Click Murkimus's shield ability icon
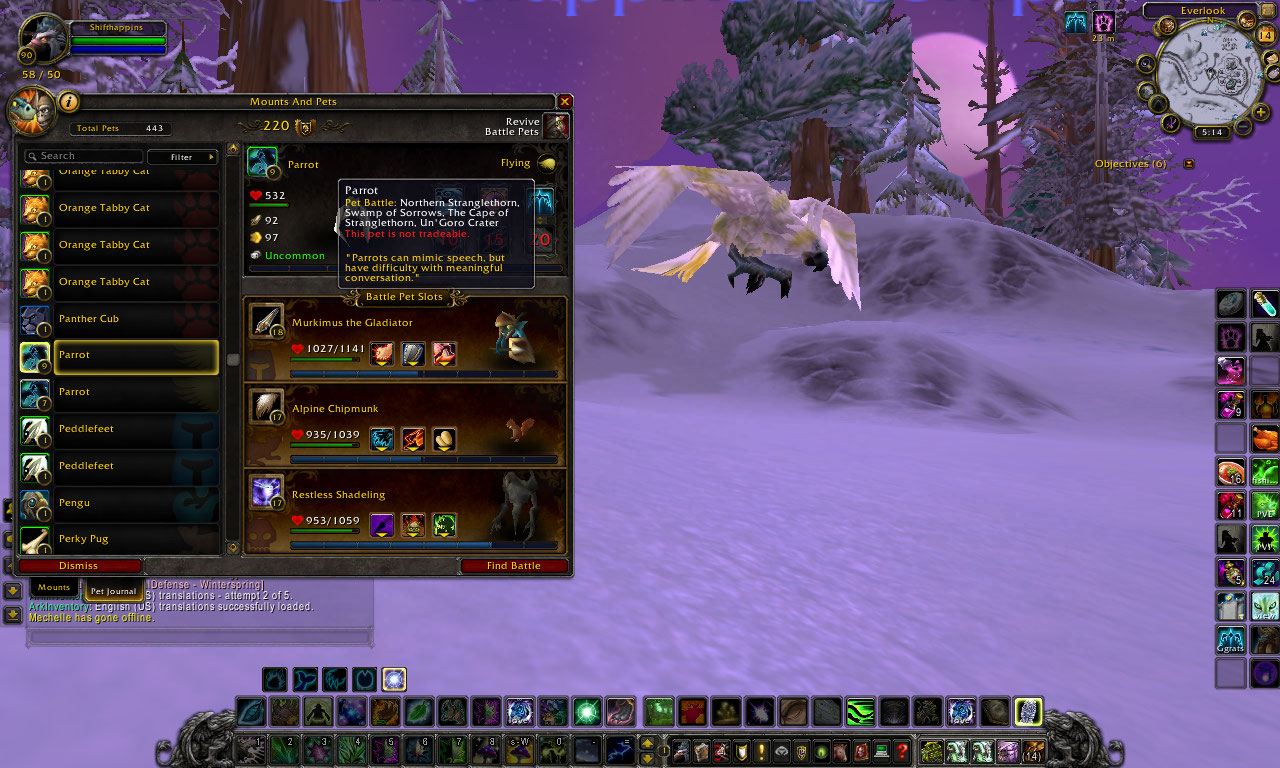 tap(412, 353)
